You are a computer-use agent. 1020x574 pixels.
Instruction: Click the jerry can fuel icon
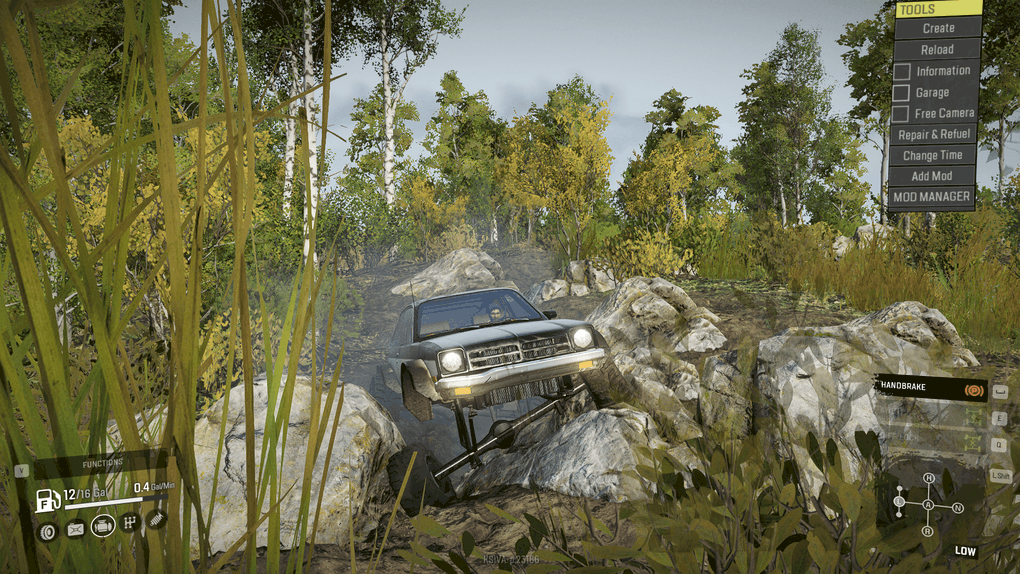point(75,530)
